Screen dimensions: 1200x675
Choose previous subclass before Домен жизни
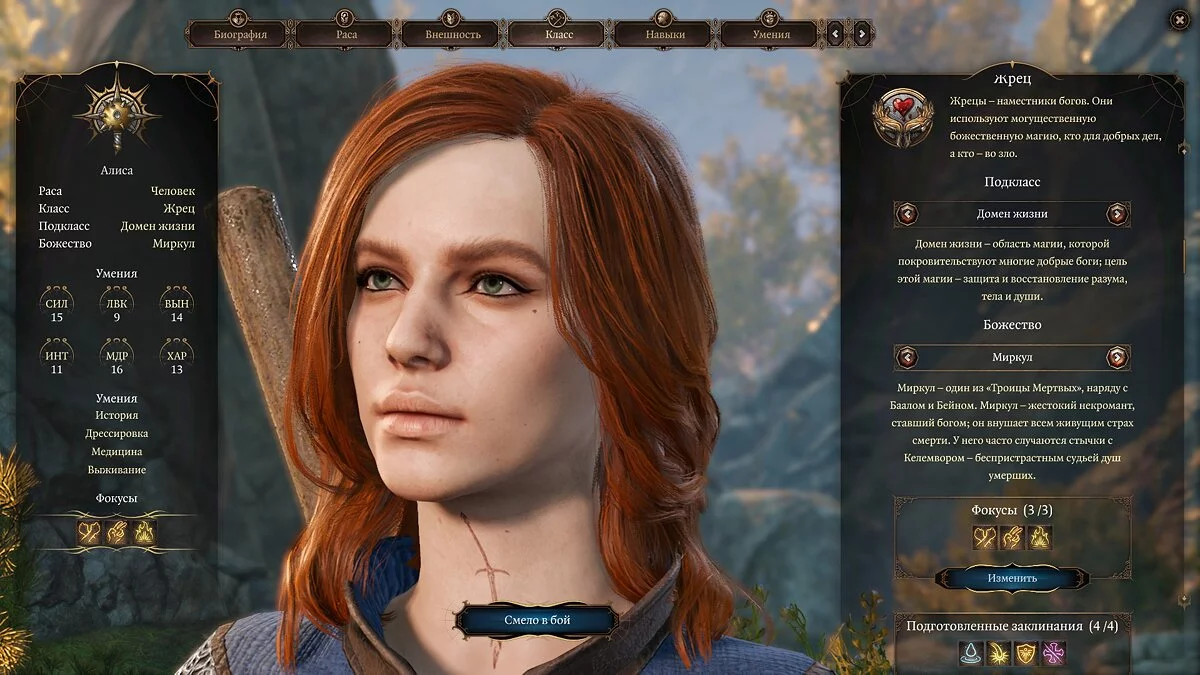907,214
